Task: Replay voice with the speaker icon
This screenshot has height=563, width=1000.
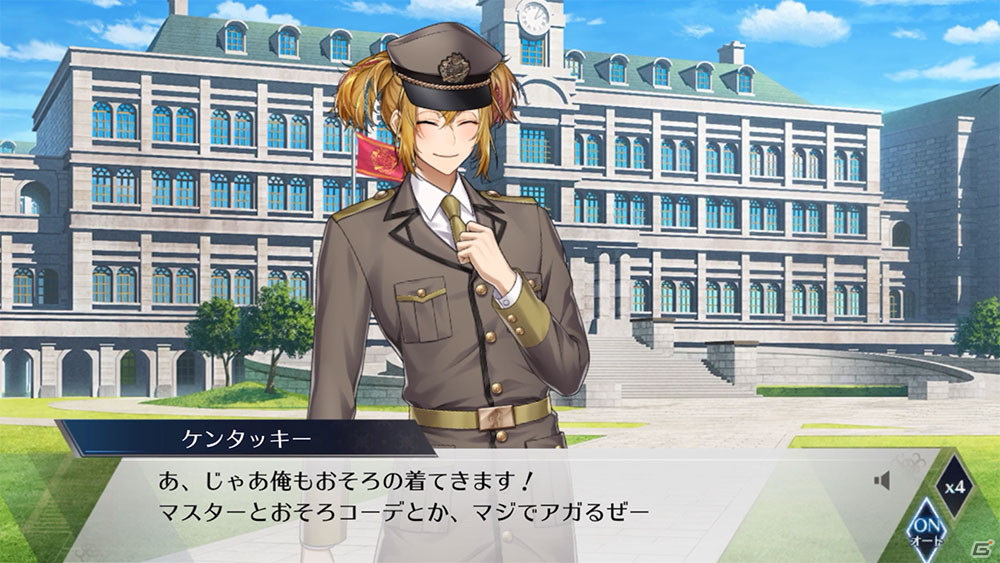Action: (881, 481)
